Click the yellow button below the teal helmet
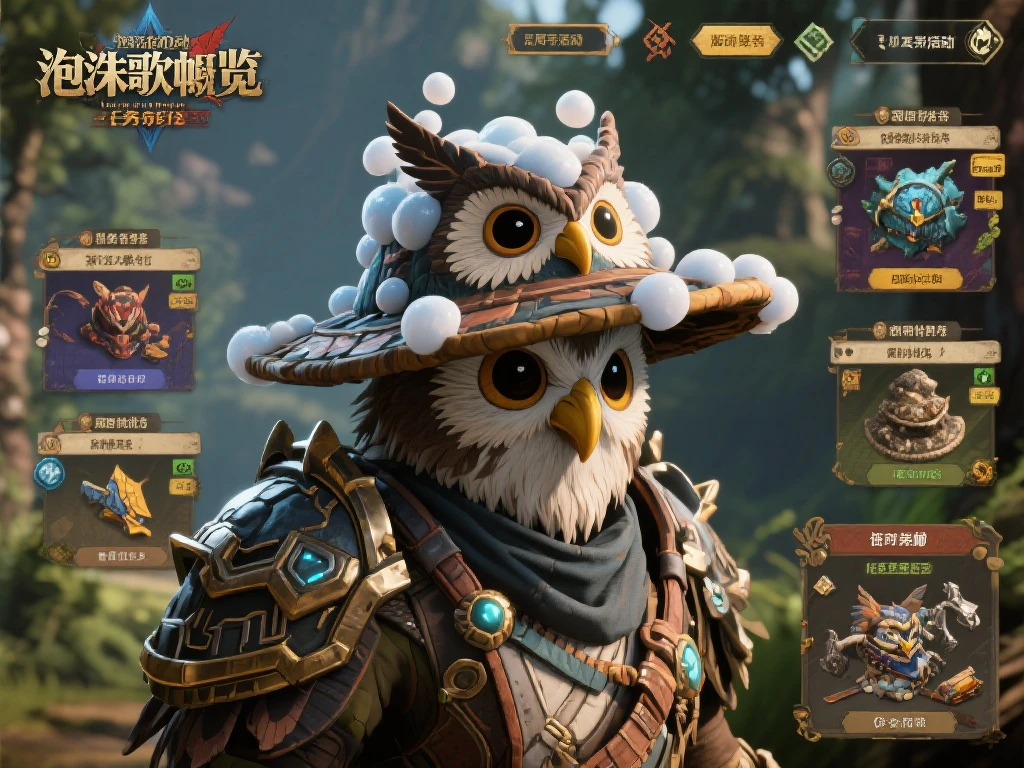This screenshot has height=768, width=1024. 916,278
